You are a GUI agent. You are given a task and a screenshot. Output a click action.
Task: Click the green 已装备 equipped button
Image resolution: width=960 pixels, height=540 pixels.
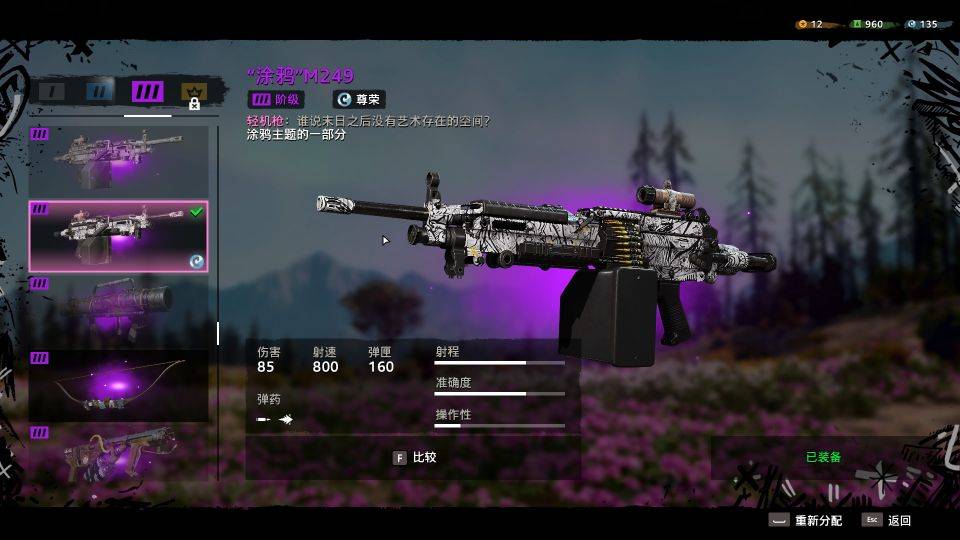point(823,457)
